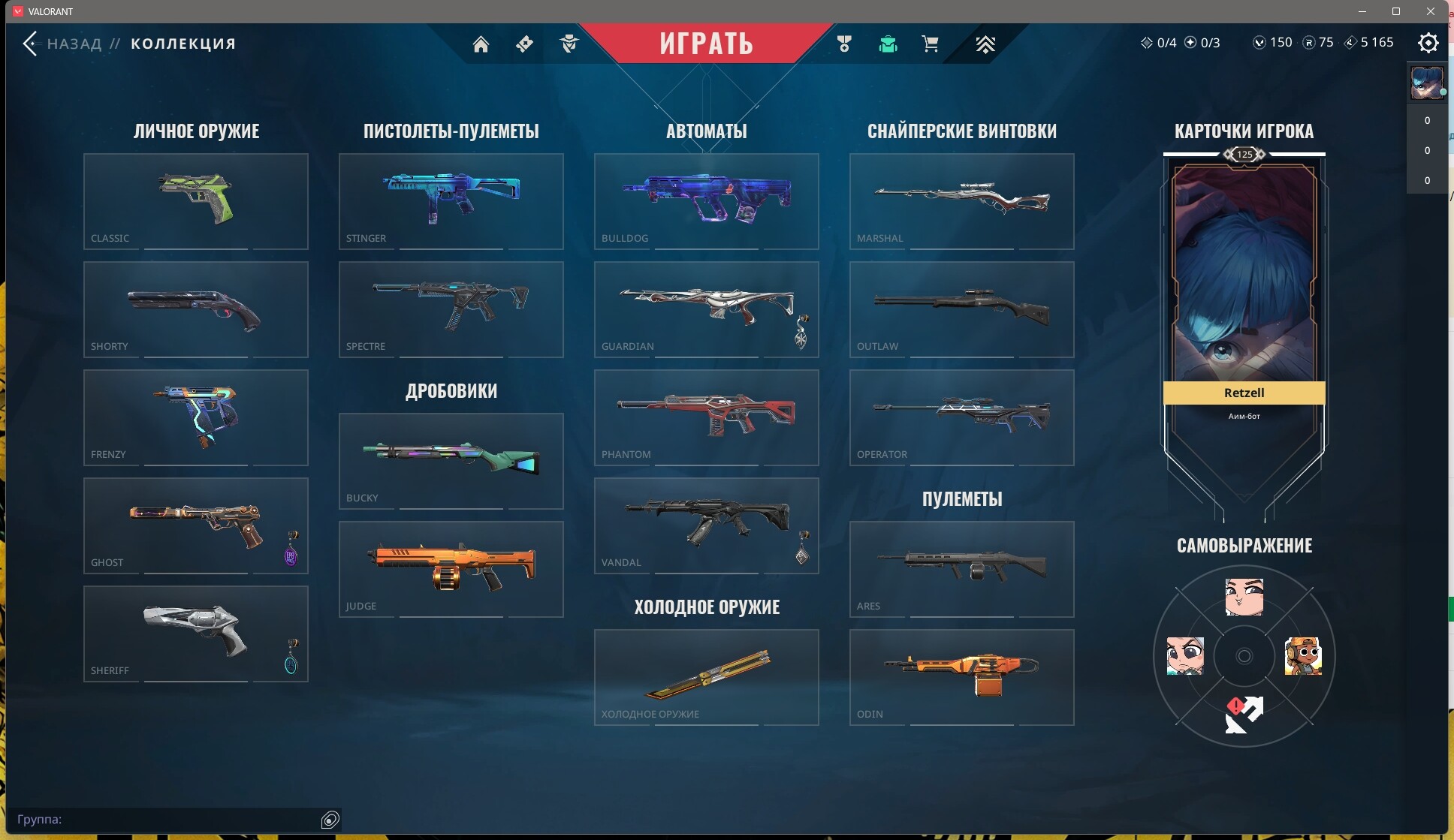Open the home screen icon
The image size is (1454, 840).
[x=481, y=44]
